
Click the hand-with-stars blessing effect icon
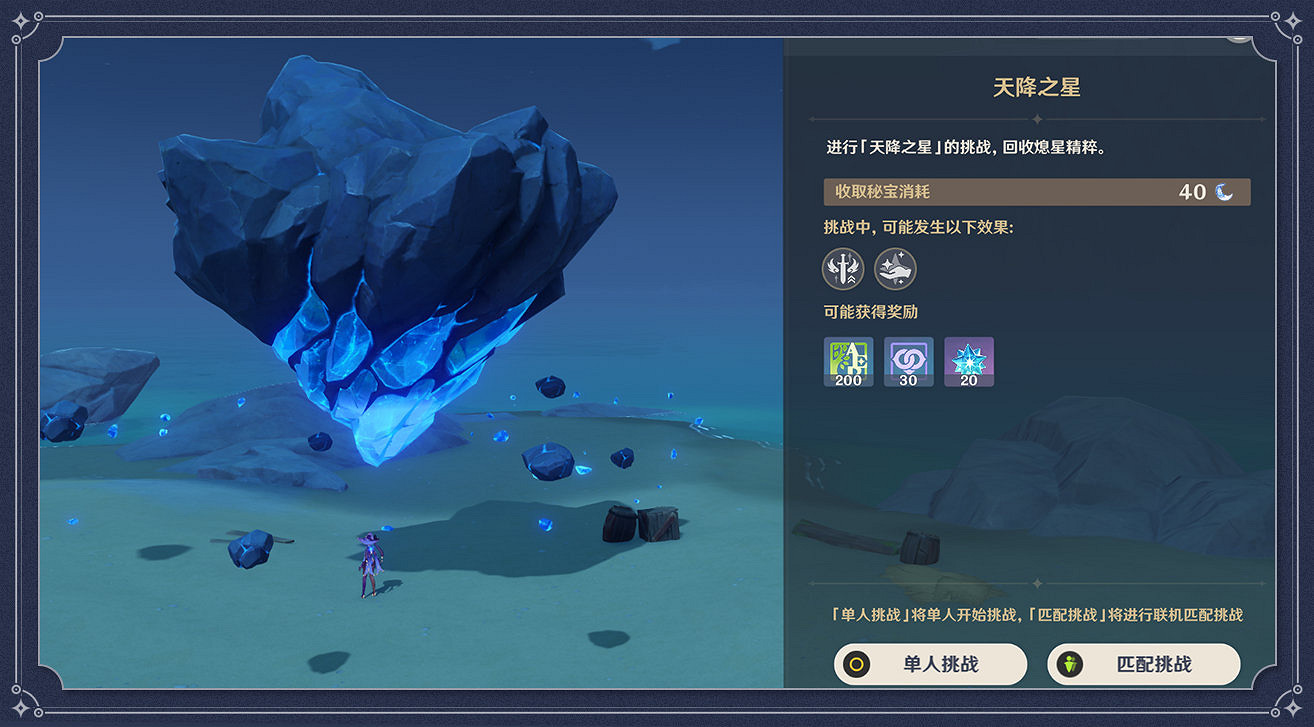pyautogui.click(x=895, y=270)
